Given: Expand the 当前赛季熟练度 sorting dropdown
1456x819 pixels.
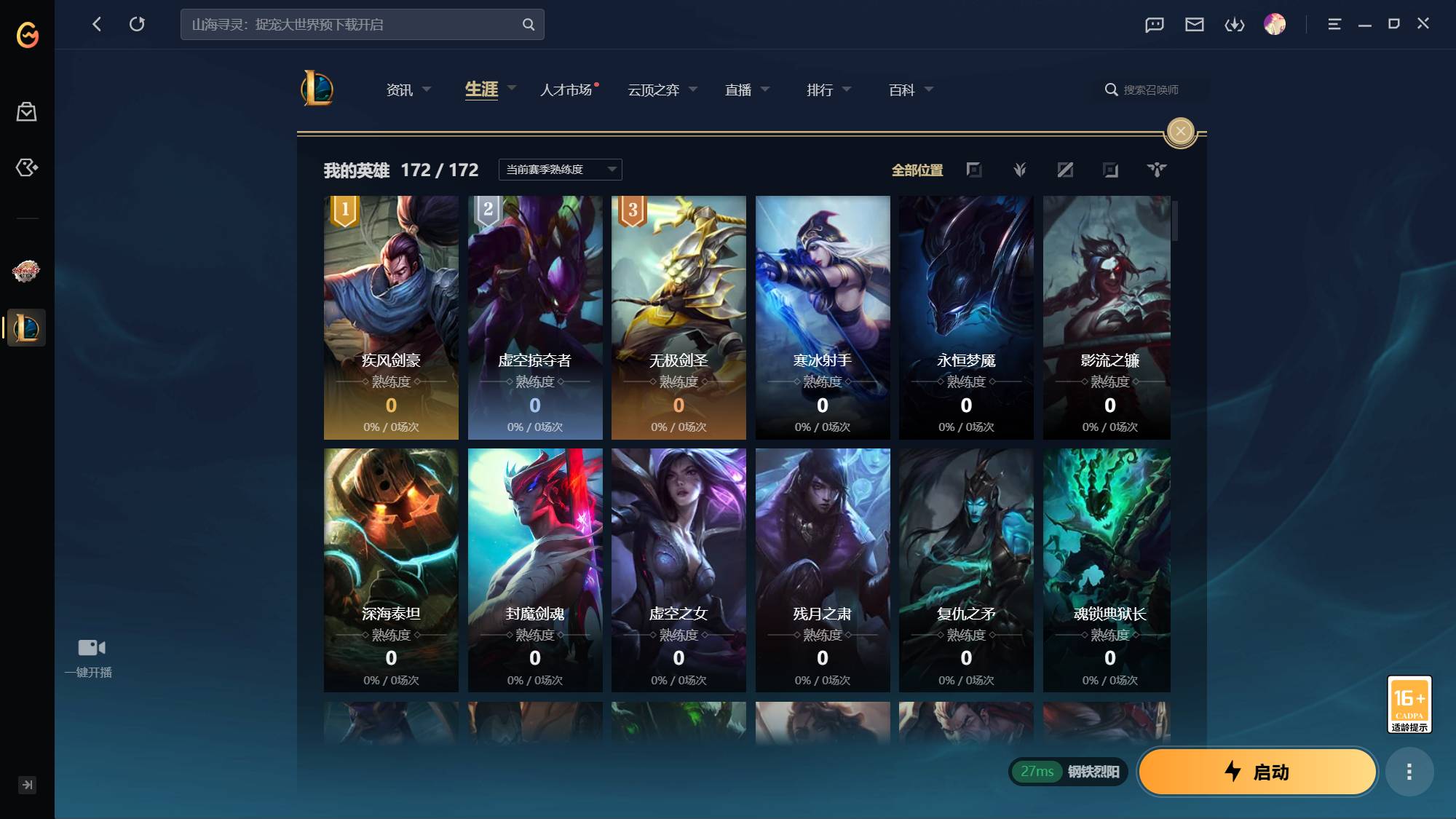Looking at the screenshot, I should coord(560,170).
